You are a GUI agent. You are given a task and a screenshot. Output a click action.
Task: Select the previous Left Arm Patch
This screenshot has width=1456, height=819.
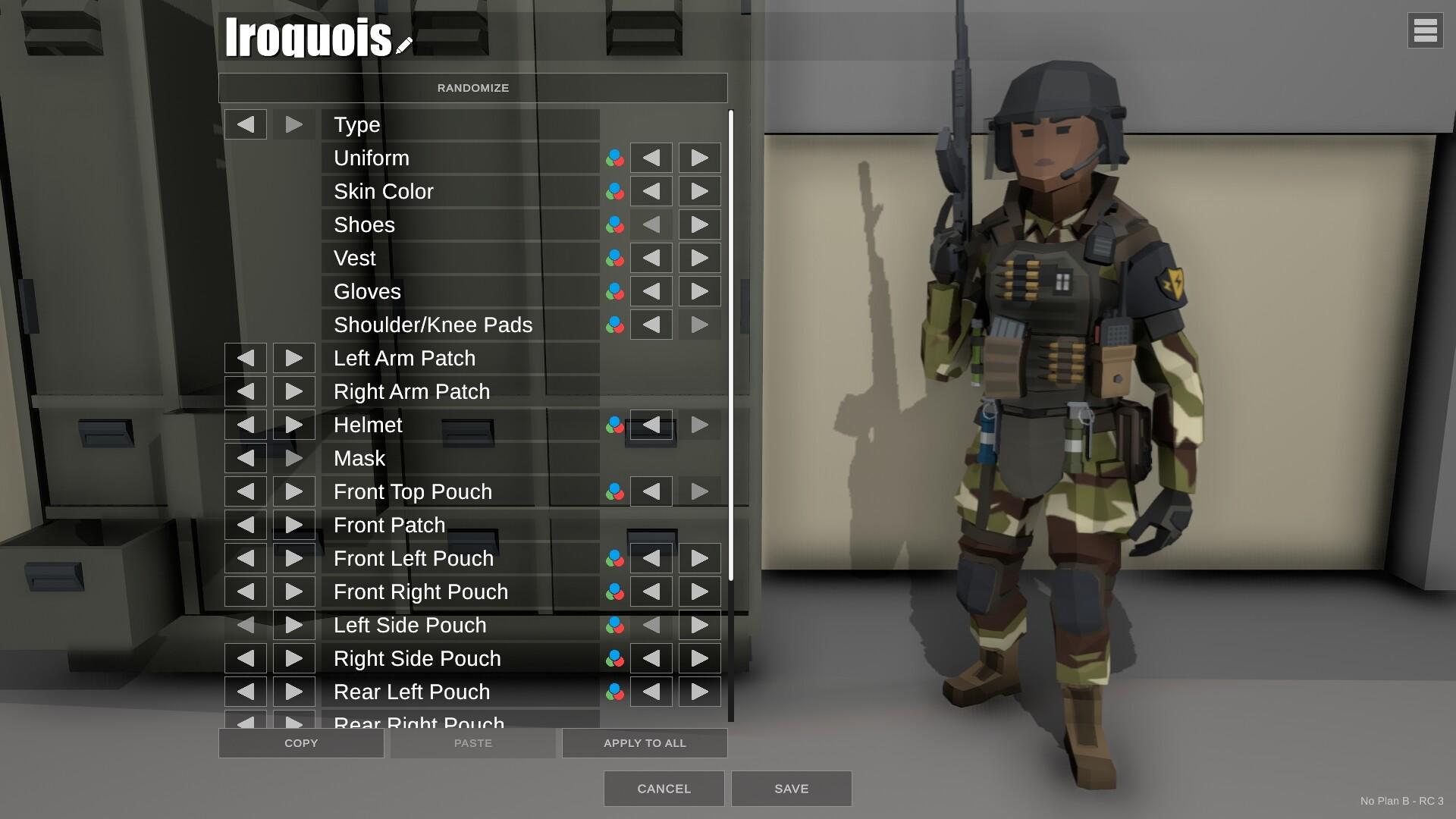pyautogui.click(x=244, y=357)
